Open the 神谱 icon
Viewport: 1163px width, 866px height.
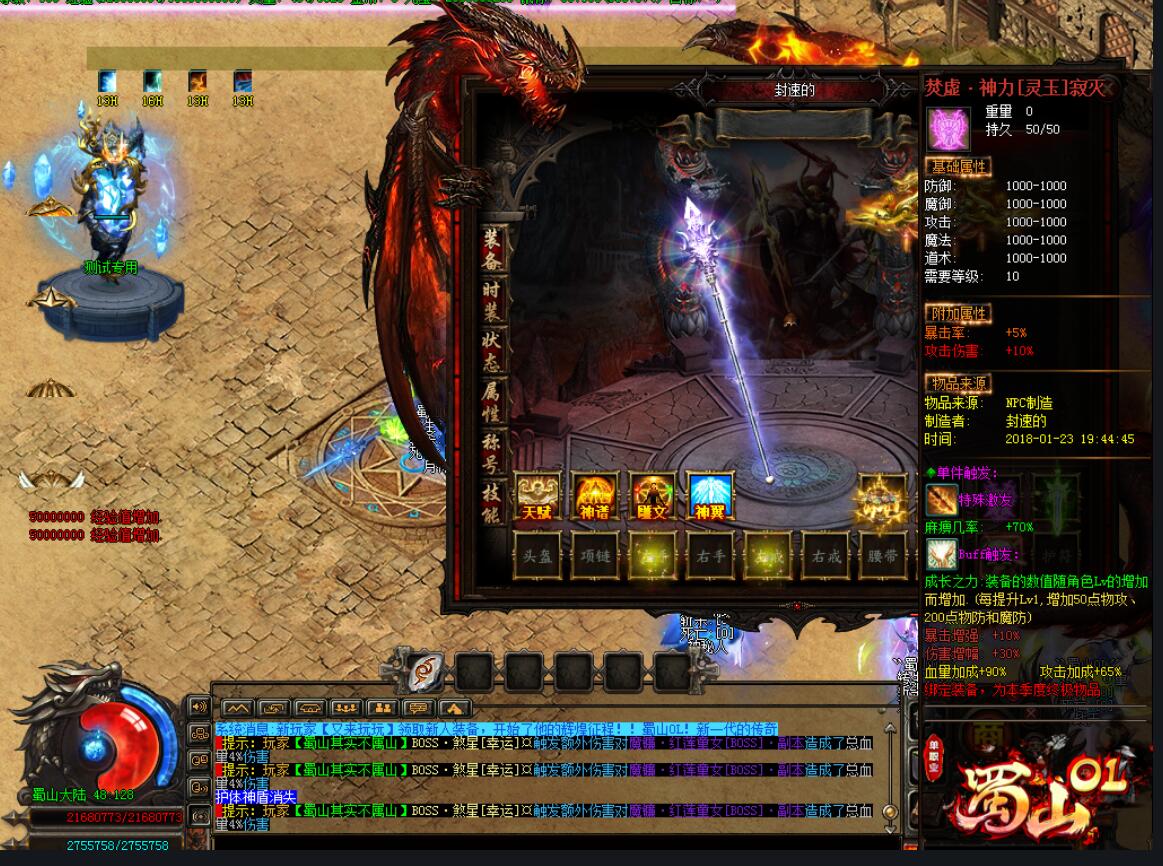pos(595,496)
